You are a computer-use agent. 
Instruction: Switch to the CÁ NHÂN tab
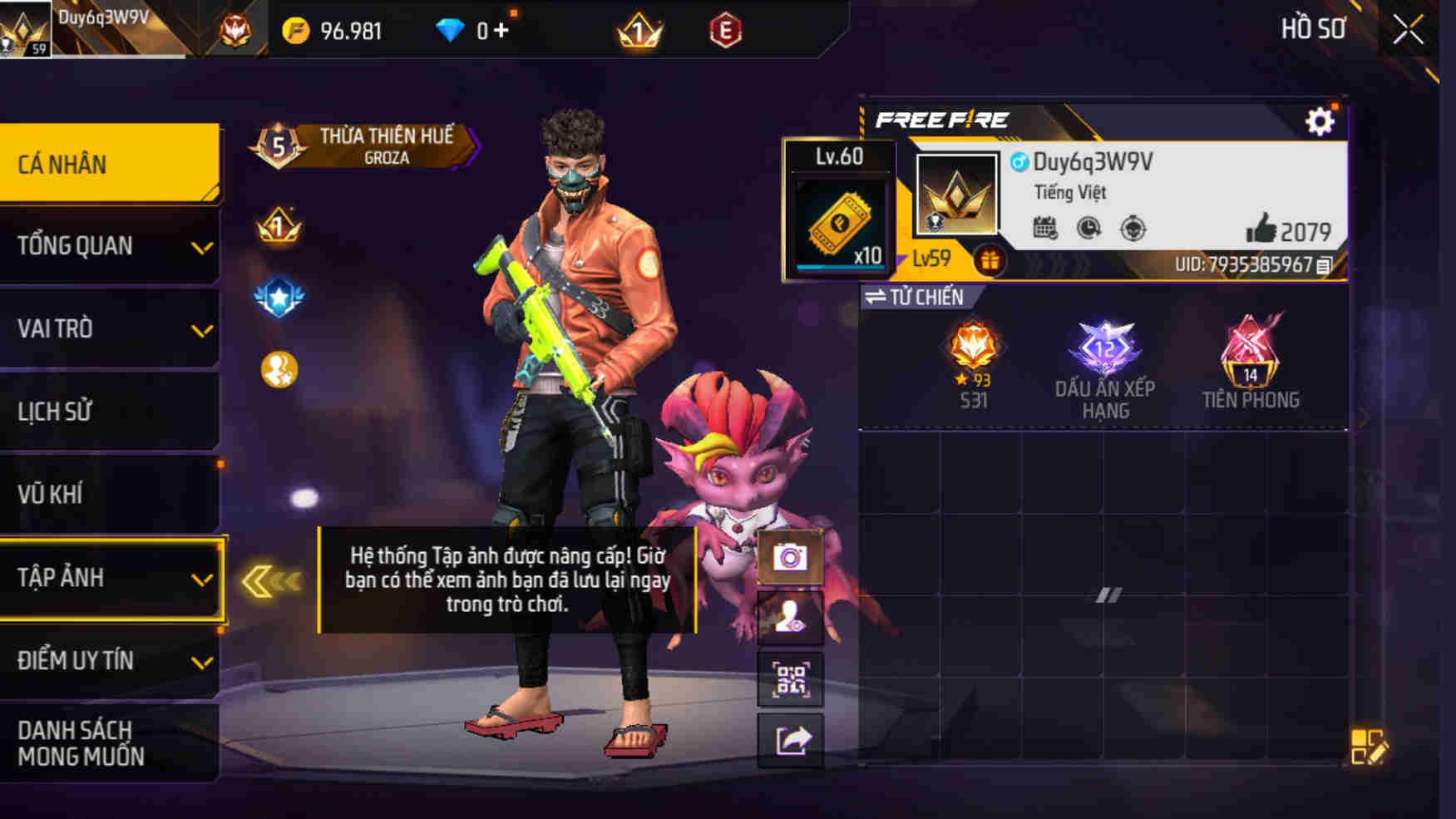click(108, 164)
